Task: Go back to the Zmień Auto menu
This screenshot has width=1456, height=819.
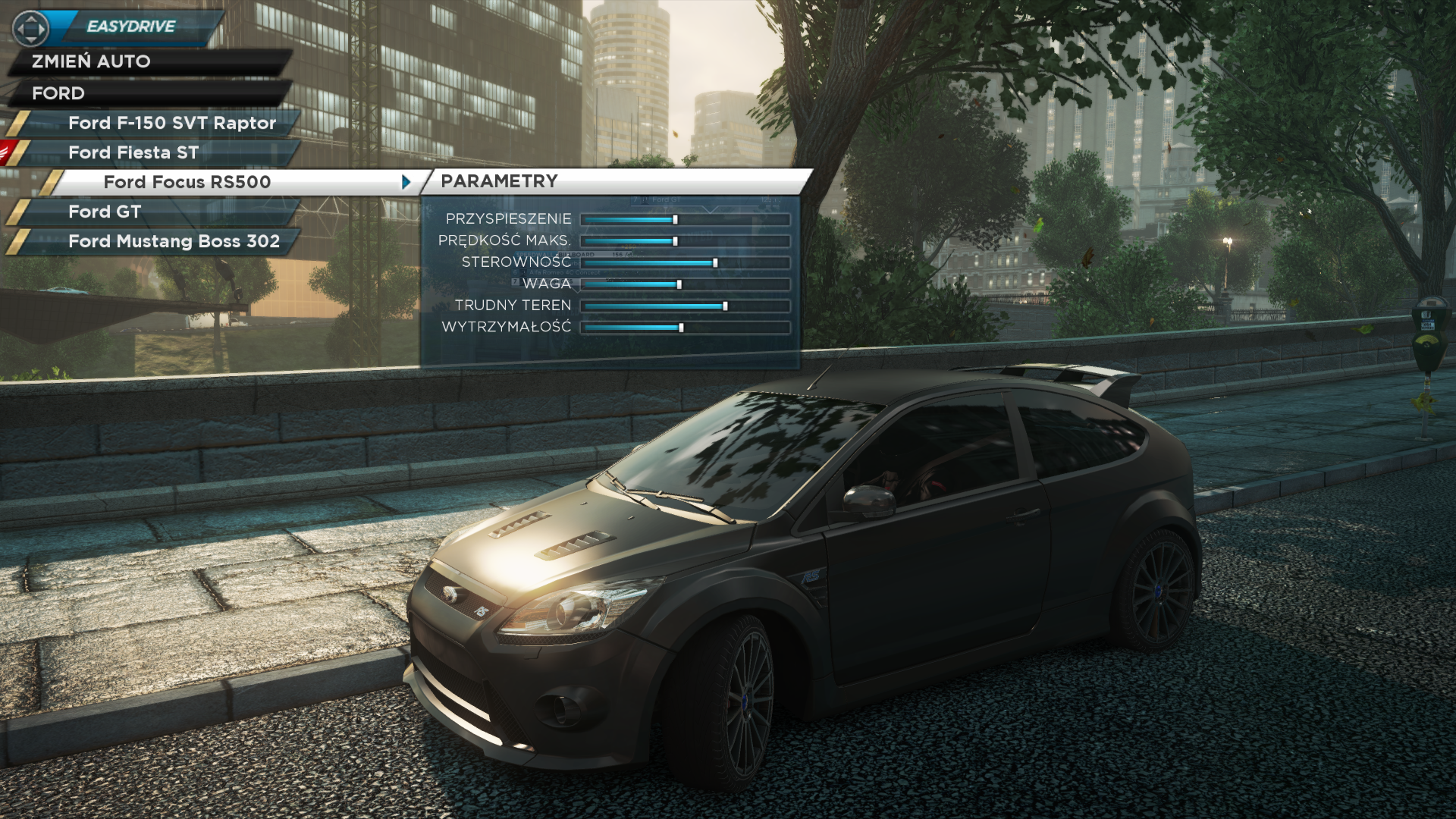Action: [91, 61]
